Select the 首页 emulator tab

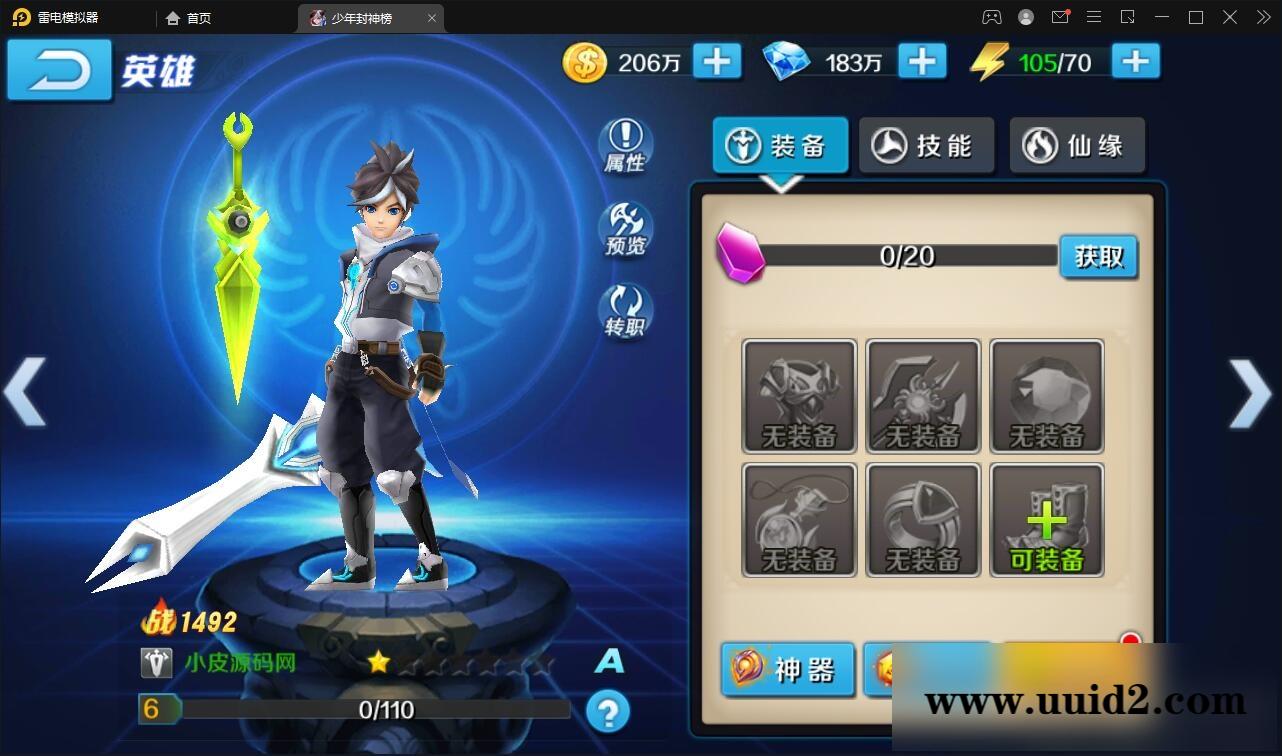coord(188,17)
